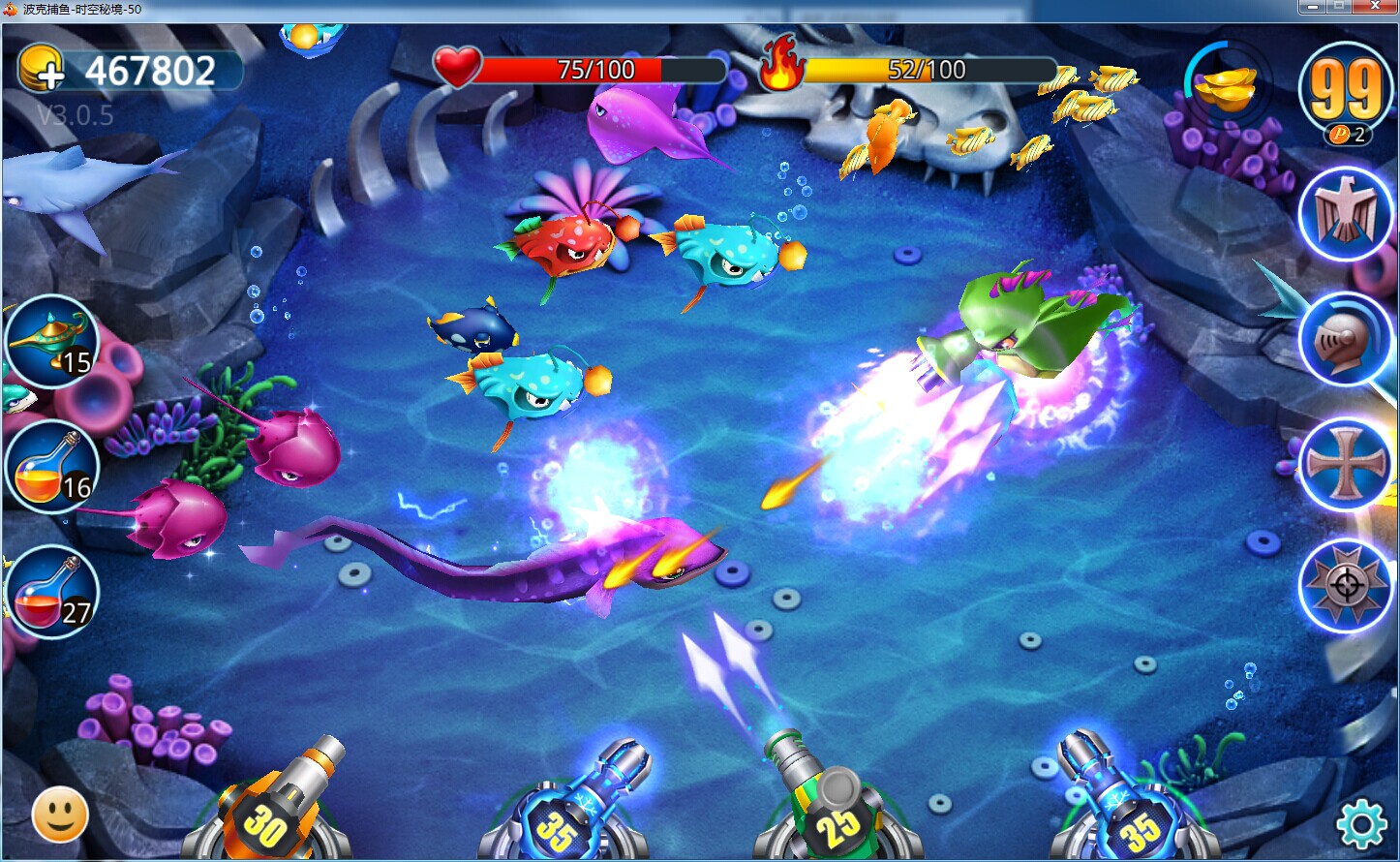1400x862 pixels.
Task: Use the magic lamp item
Action: (51, 341)
